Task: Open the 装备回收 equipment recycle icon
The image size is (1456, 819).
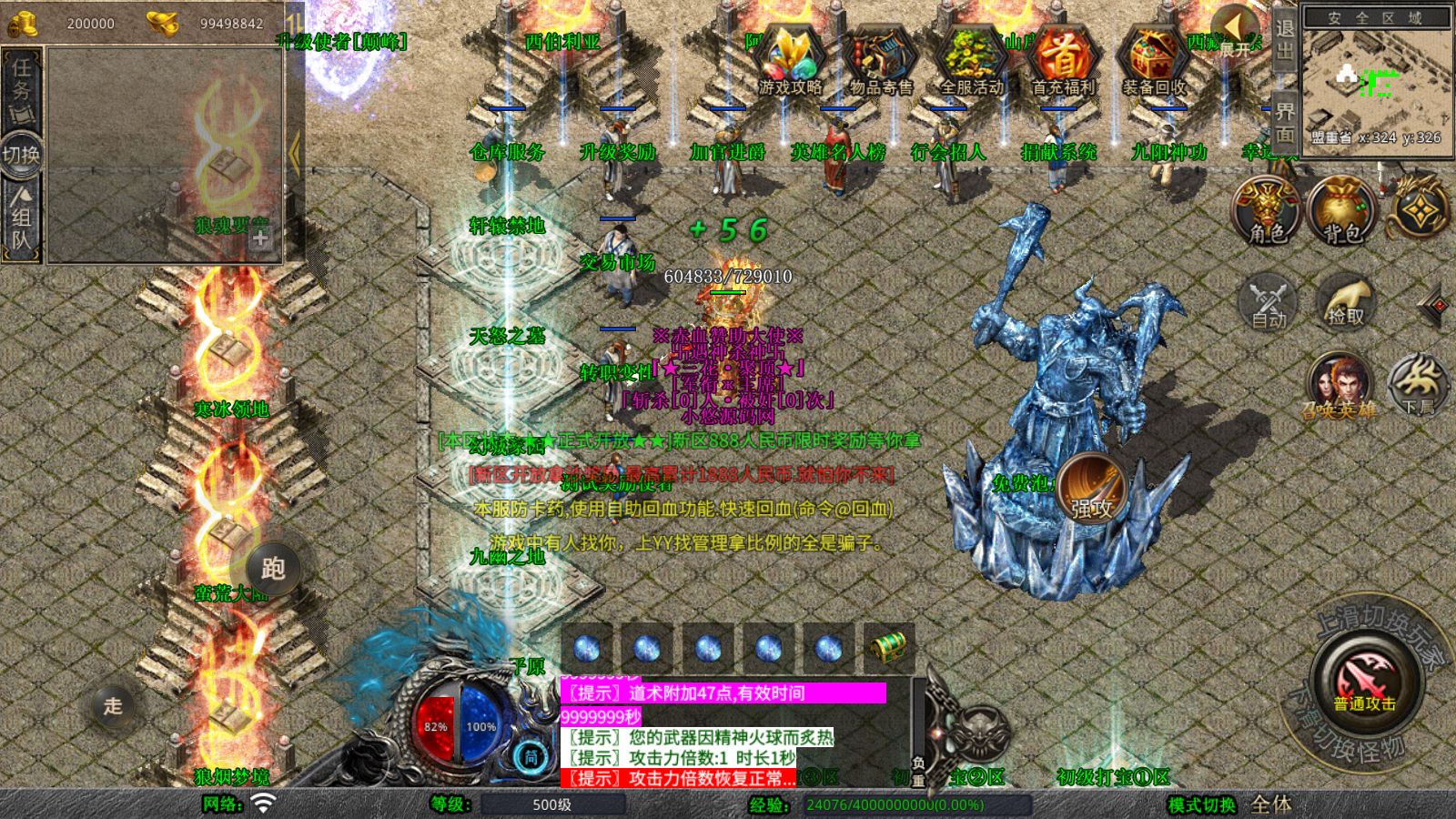Action: coord(1154,62)
